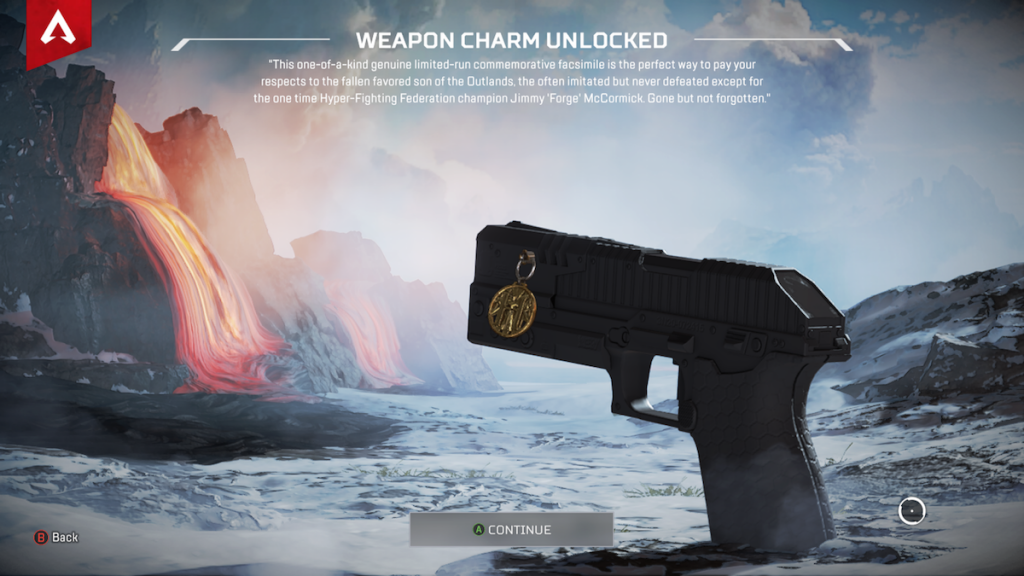Continue past the weapon charm unlock screen
The width and height of the screenshot is (1024, 576).
[x=511, y=529]
